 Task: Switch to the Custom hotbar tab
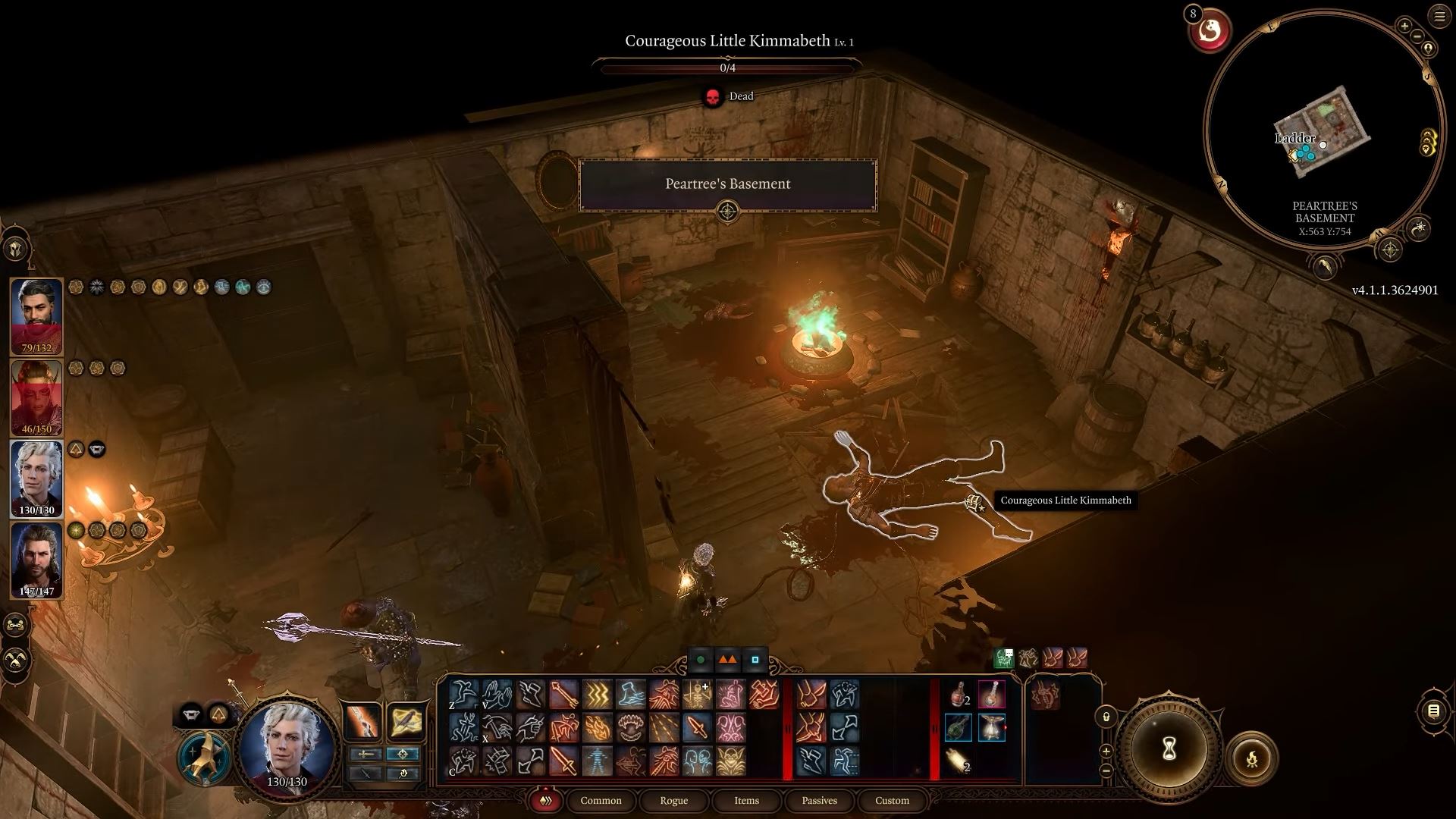(x=892, y=801)
